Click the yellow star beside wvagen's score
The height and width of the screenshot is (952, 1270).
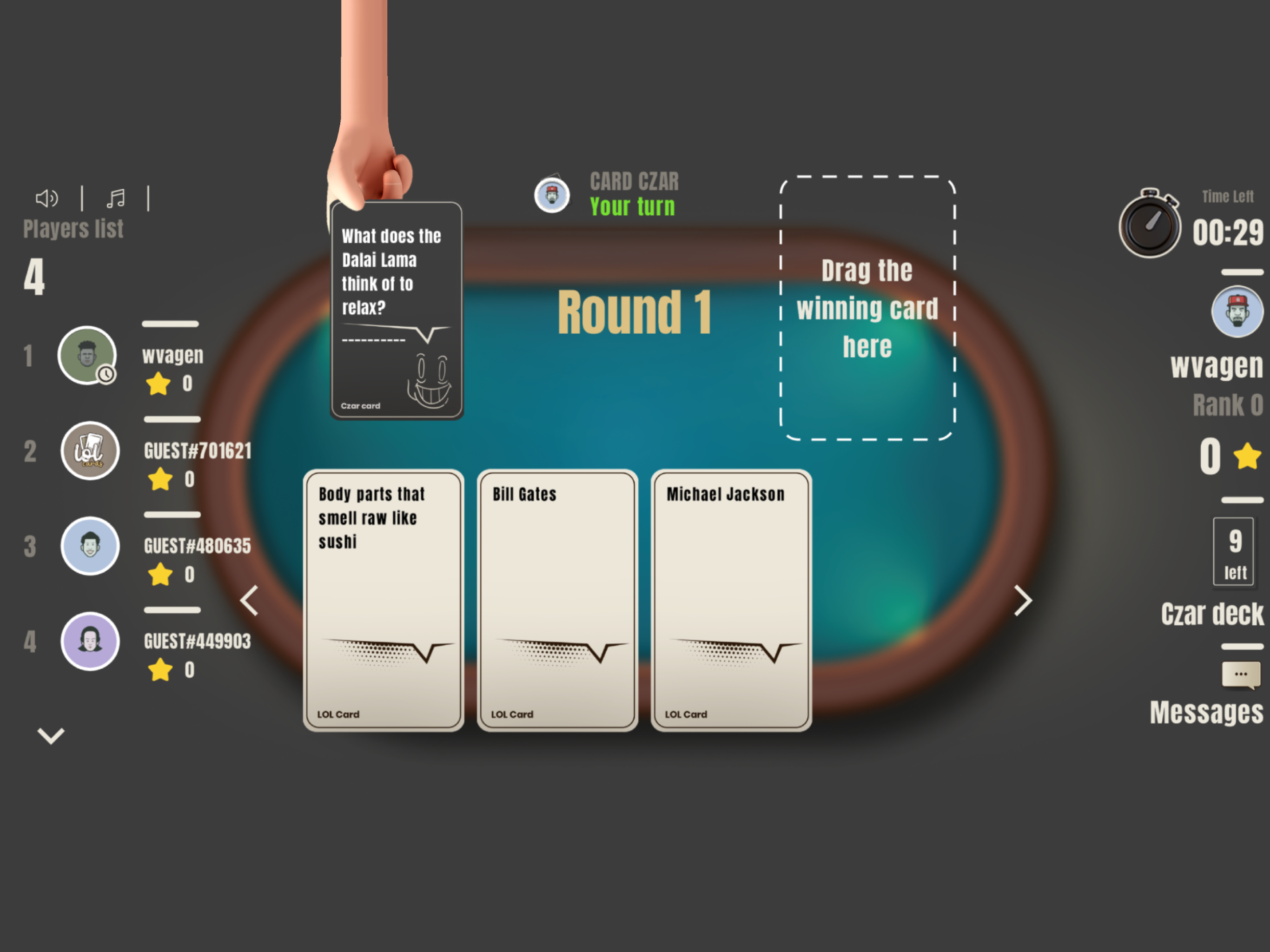[159, 384]
